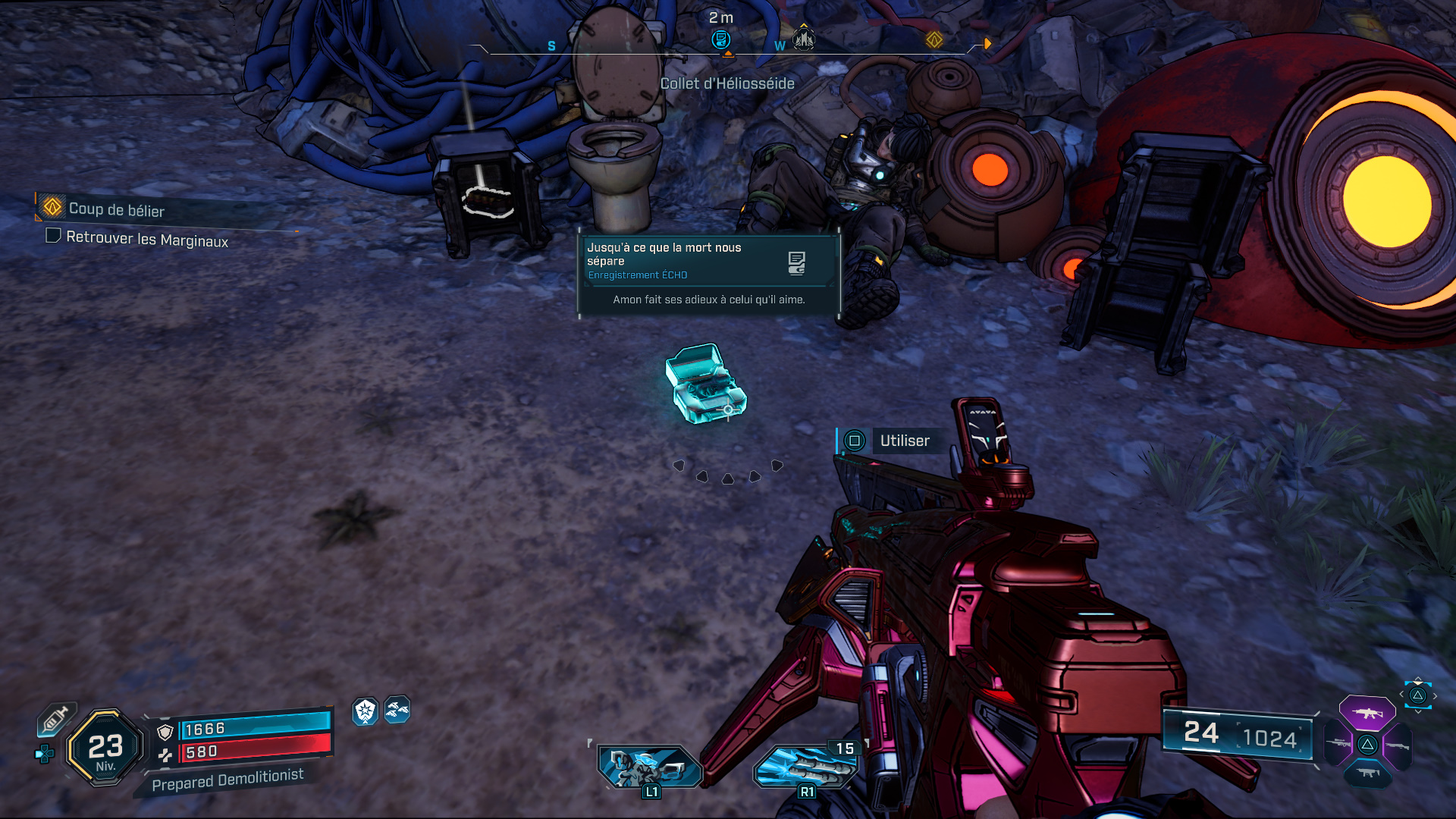The height and width of the screenshot is (819, 1456).
Task: Open the ECHO recording tooltip card
Action: click(709, 275)
